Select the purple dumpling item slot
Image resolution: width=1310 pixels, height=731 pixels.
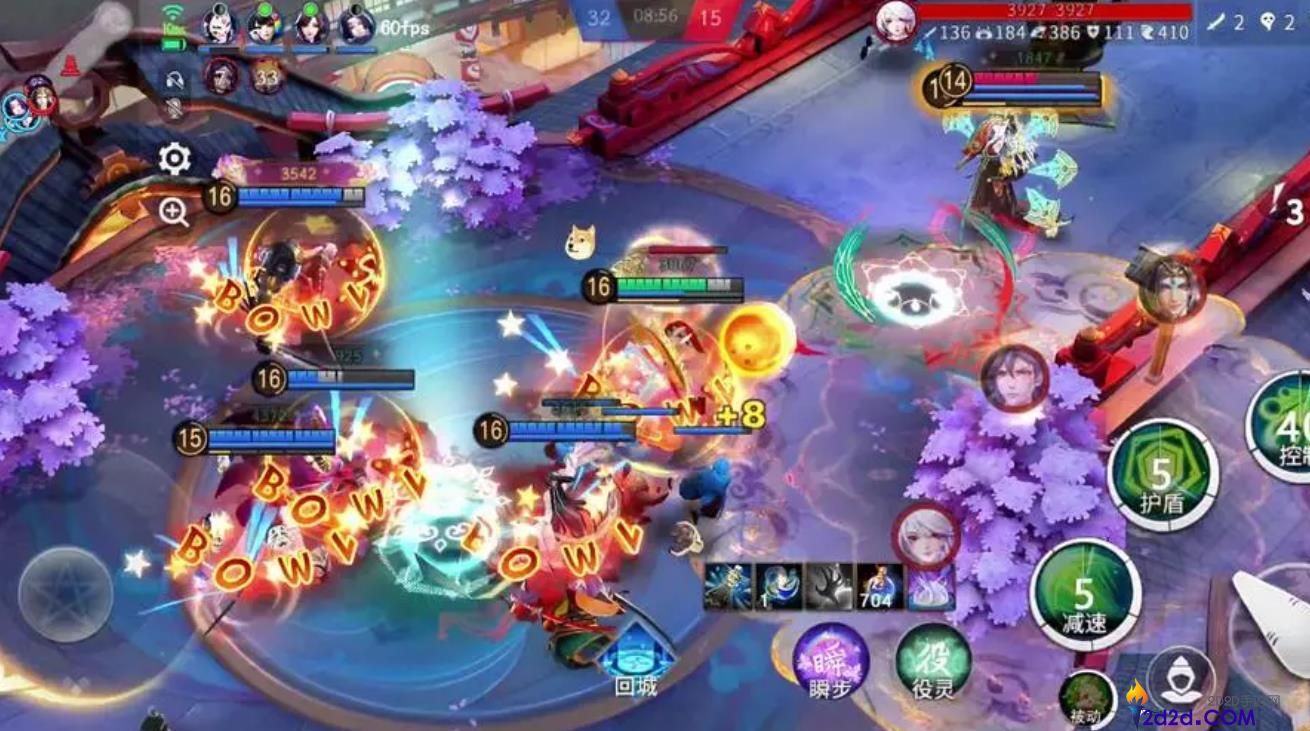tap(931, 587)
